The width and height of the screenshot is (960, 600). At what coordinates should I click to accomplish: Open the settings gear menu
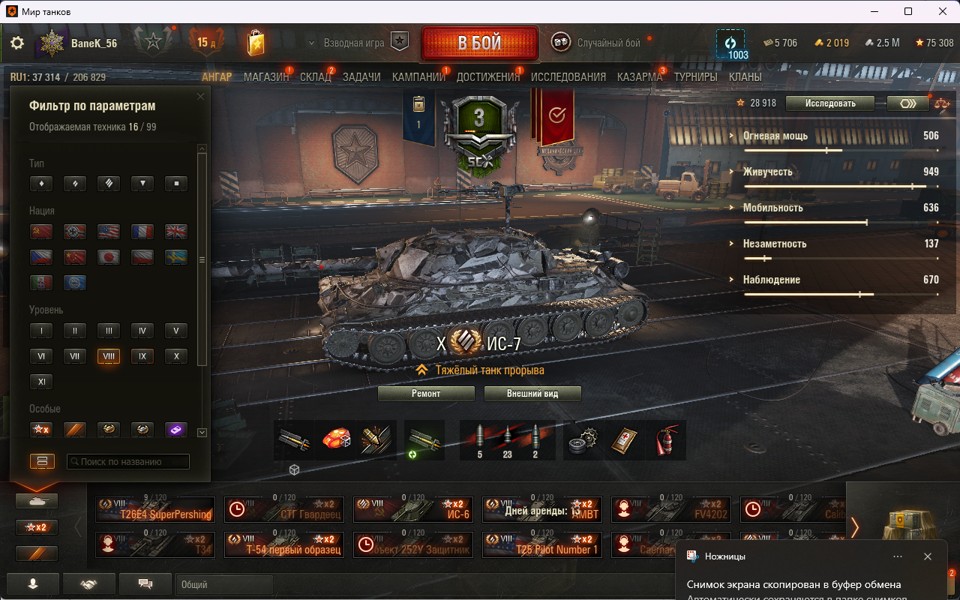click(x=17, y=43)
